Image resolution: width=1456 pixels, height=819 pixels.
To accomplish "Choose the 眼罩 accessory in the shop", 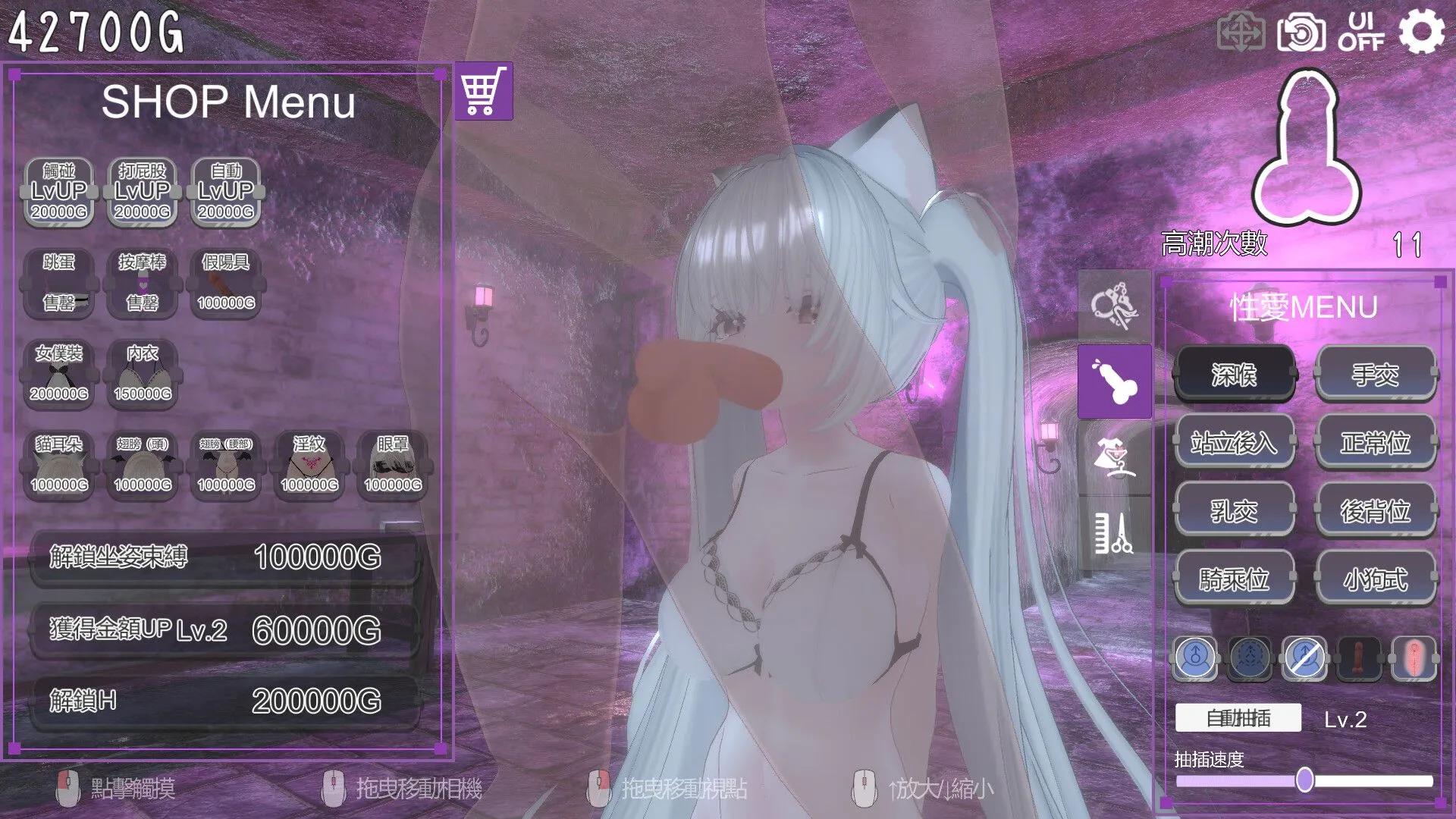I will tap(393, 464).
